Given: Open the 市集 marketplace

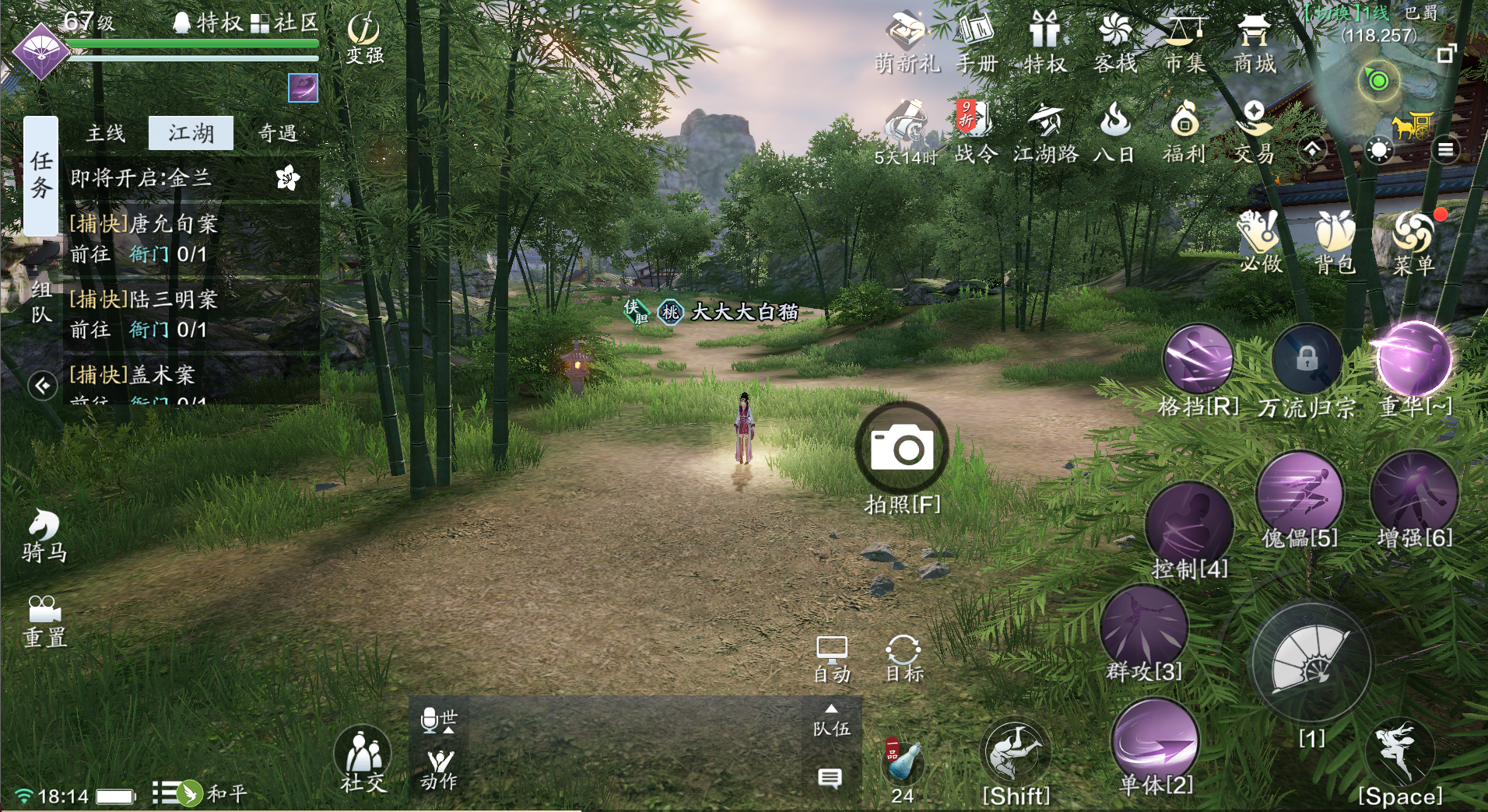Looking at the screenshot, I should point(1184,43).
